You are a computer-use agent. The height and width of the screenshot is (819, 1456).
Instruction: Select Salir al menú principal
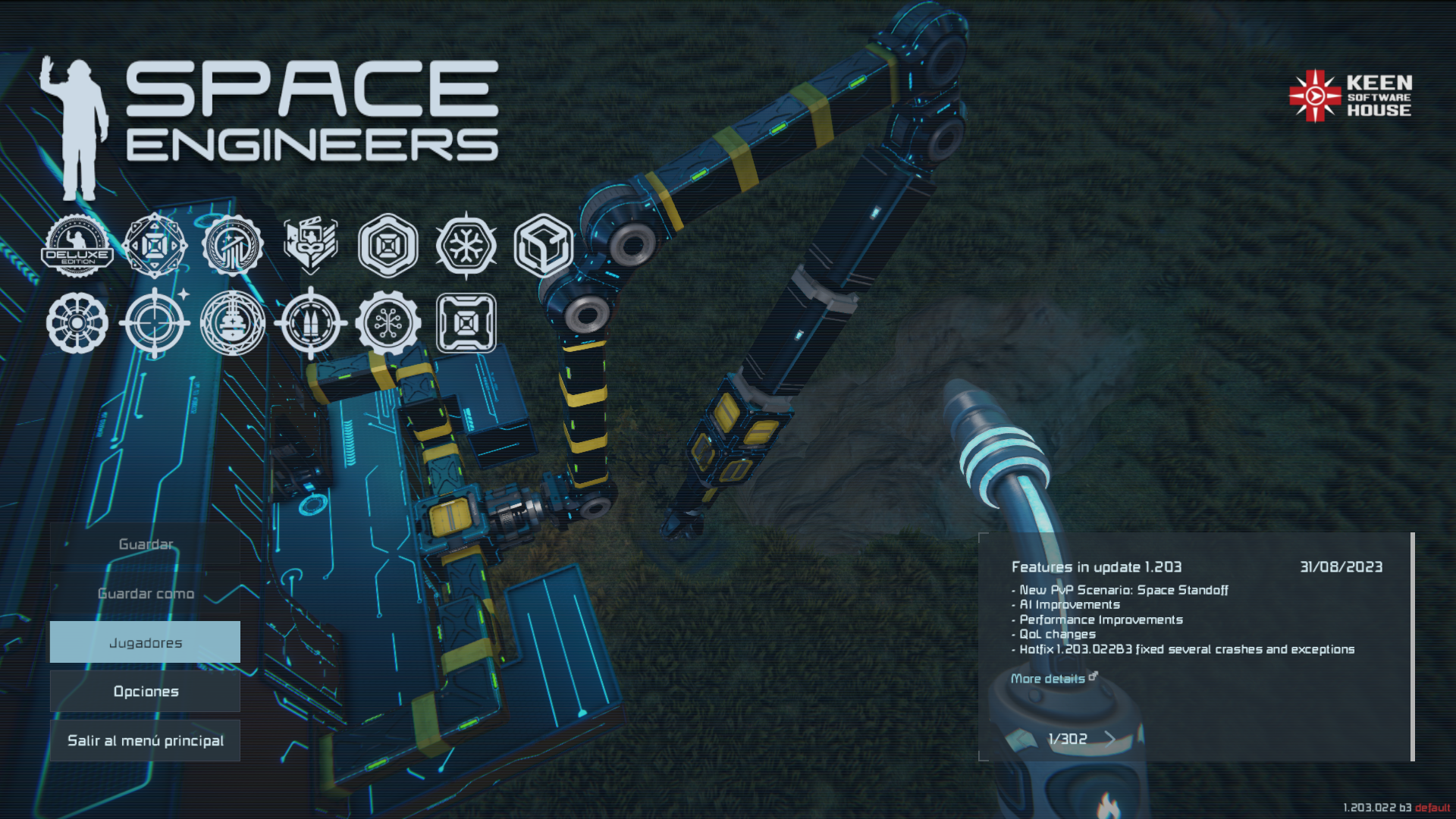point(145,741)
